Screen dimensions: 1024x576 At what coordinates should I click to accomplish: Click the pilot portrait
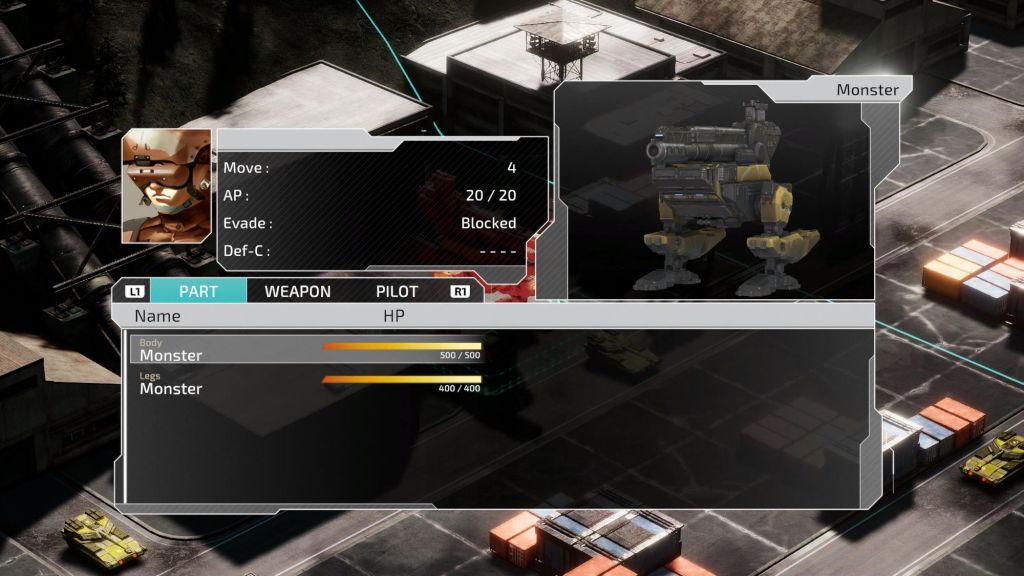(167, 186)
